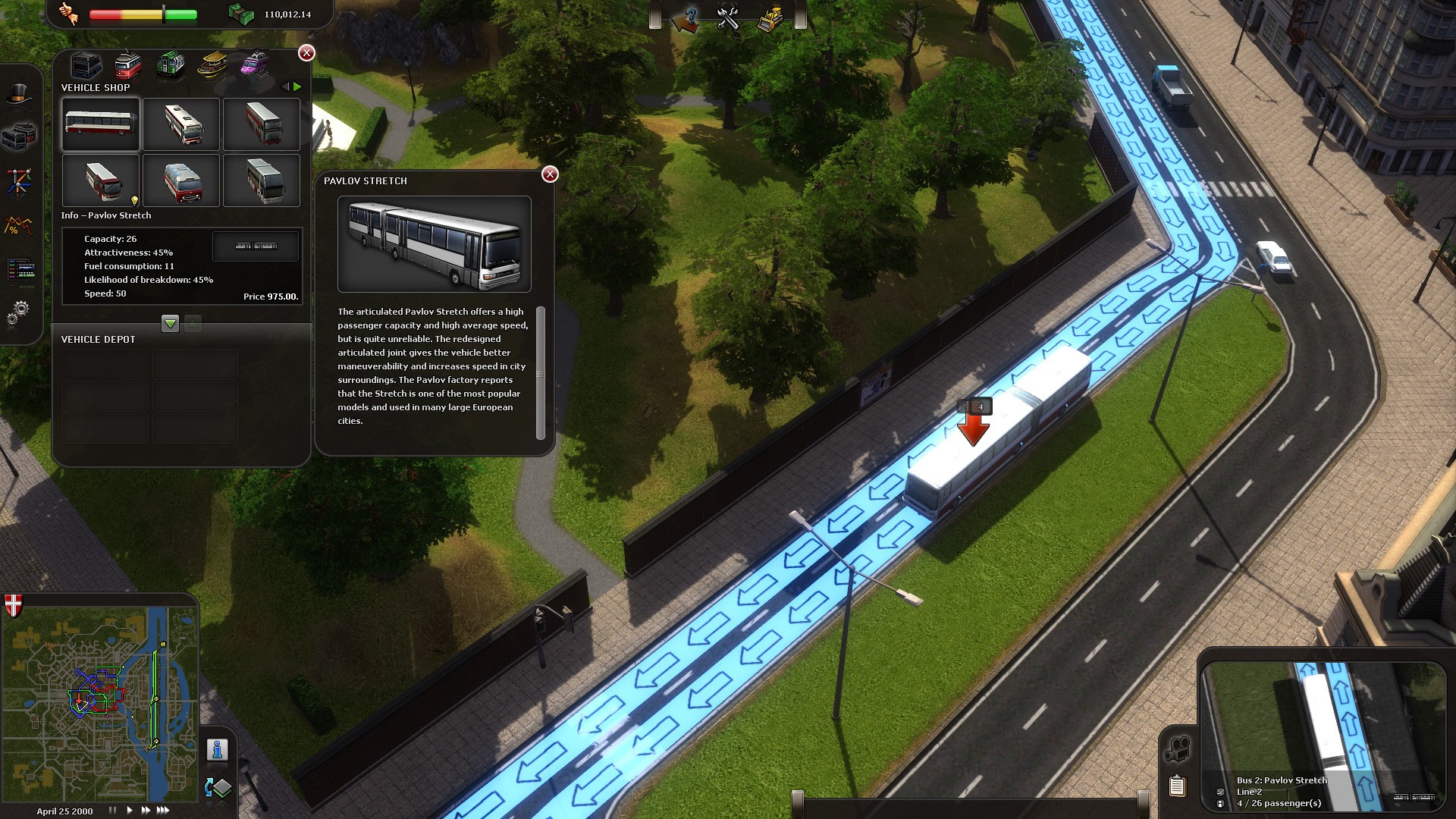Screen dimensions: 1456x819
Task: Pick the vintage blue-roofed bus
Action: 182,180
